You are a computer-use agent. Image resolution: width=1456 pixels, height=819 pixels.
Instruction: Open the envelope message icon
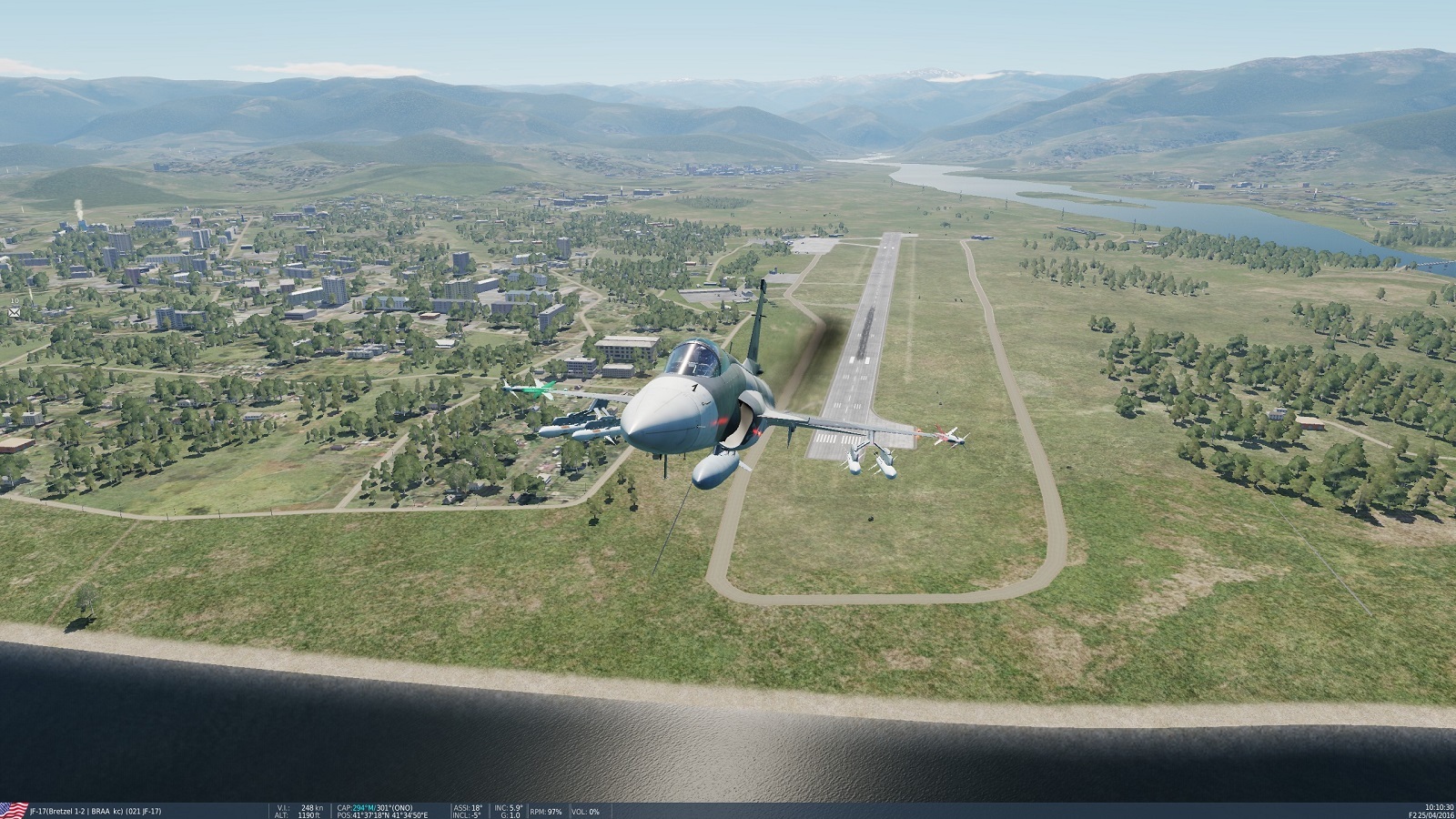tap(15, 312)
